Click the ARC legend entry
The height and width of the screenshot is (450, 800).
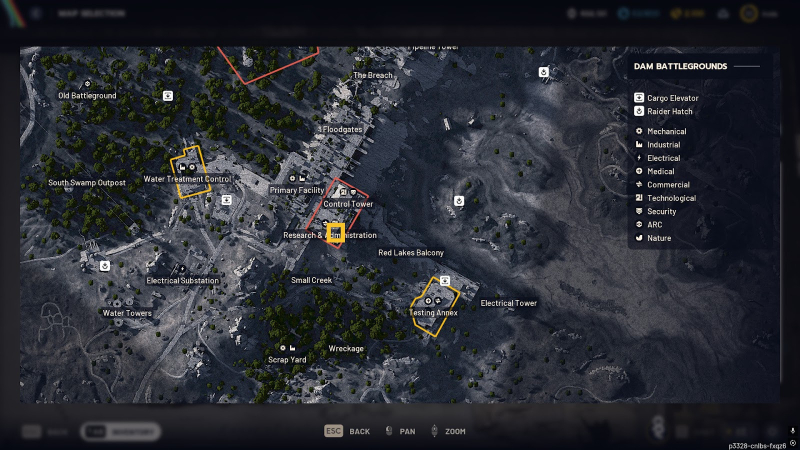coord(655,224)
